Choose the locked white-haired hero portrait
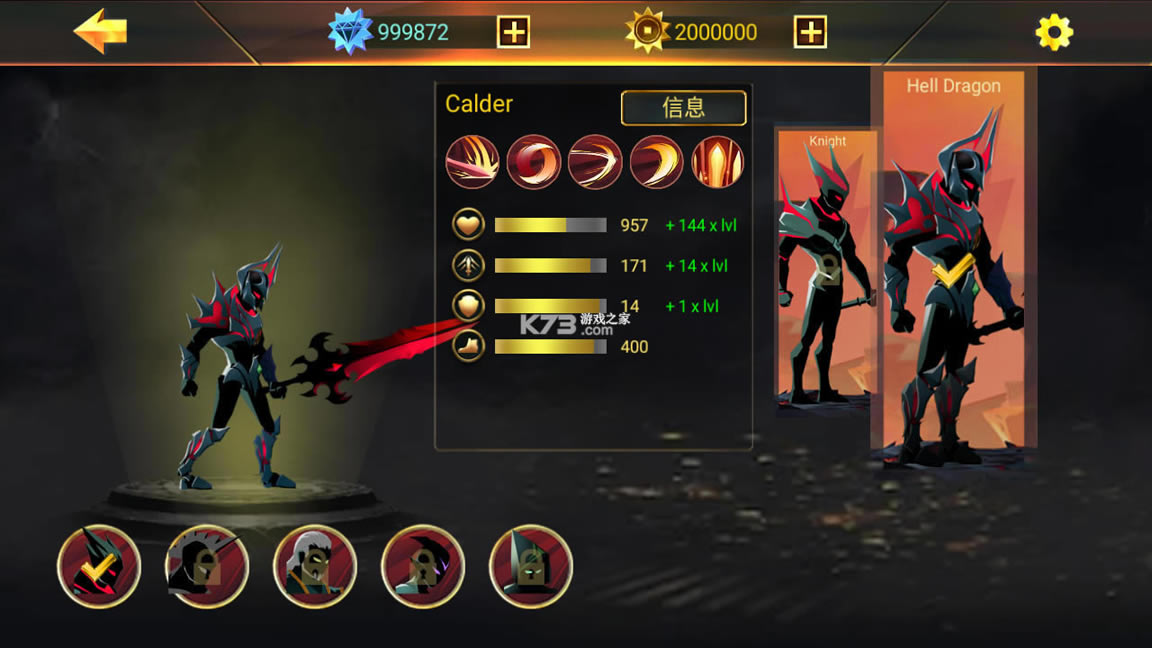Screen dimensions: 1152x648 pyautogui.click(x=315, y=566)
